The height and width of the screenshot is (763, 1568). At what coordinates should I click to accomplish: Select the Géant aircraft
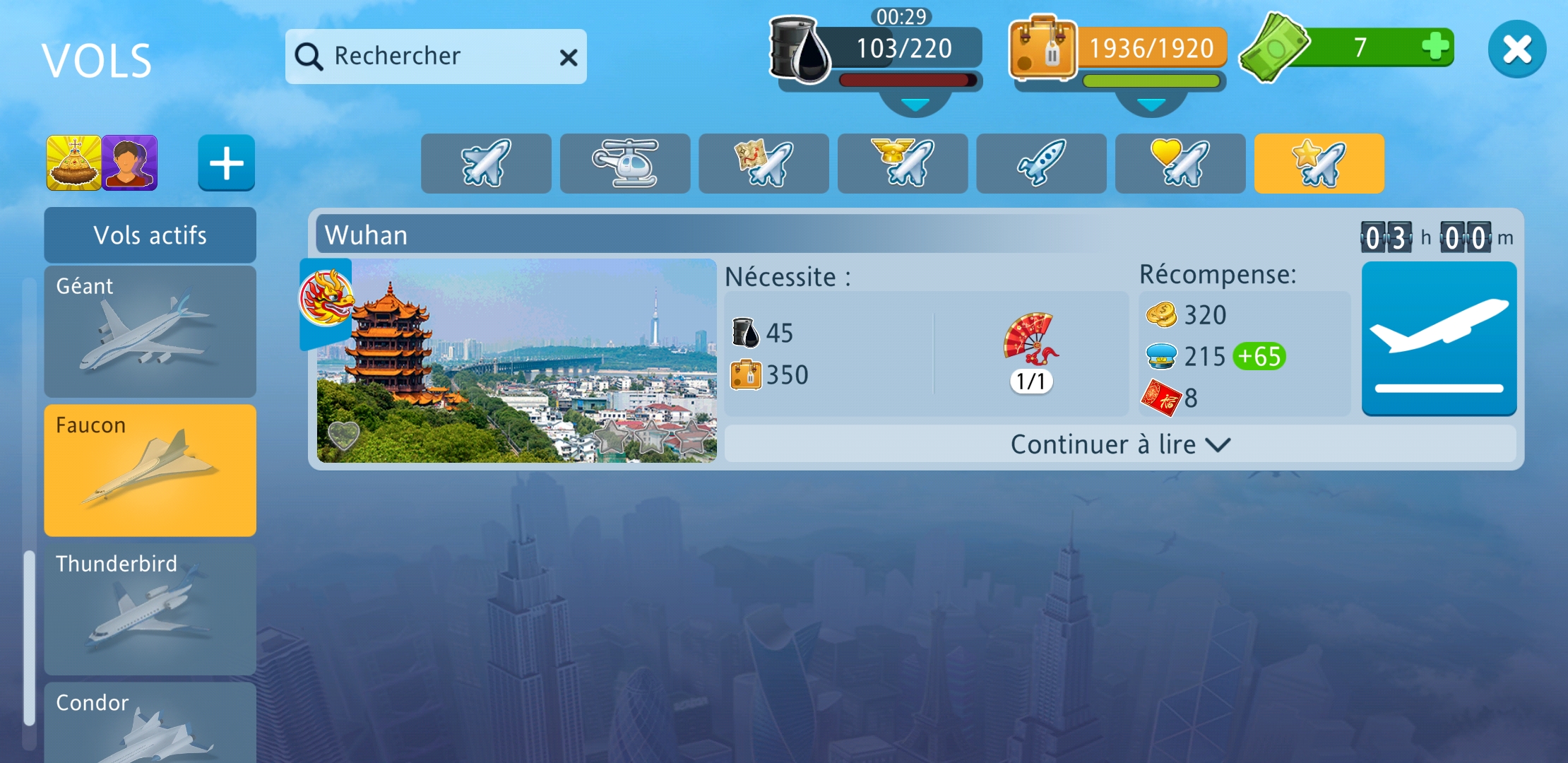coord(150,331)
